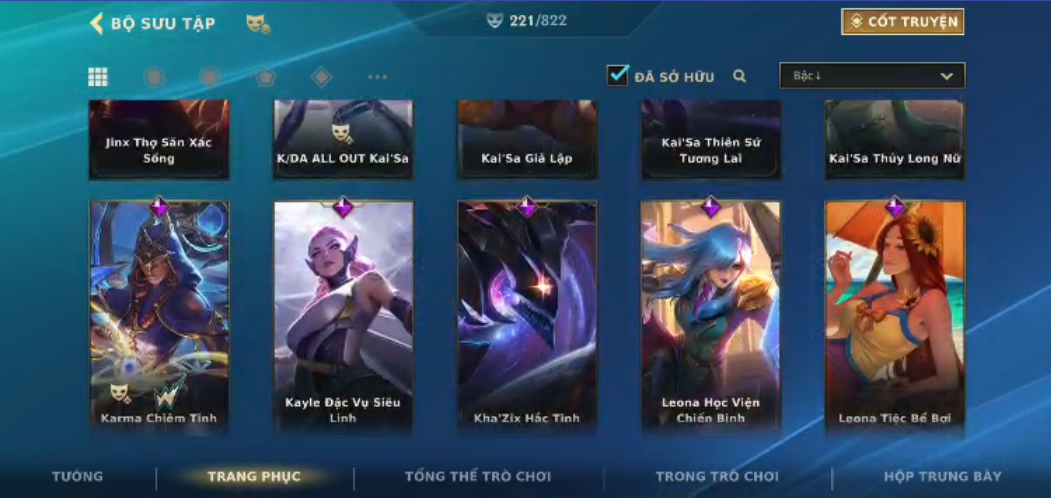Open the Hộp Trưng Bày tab
The height and width of the screenshot is (498, 1051).
point(942,477)
